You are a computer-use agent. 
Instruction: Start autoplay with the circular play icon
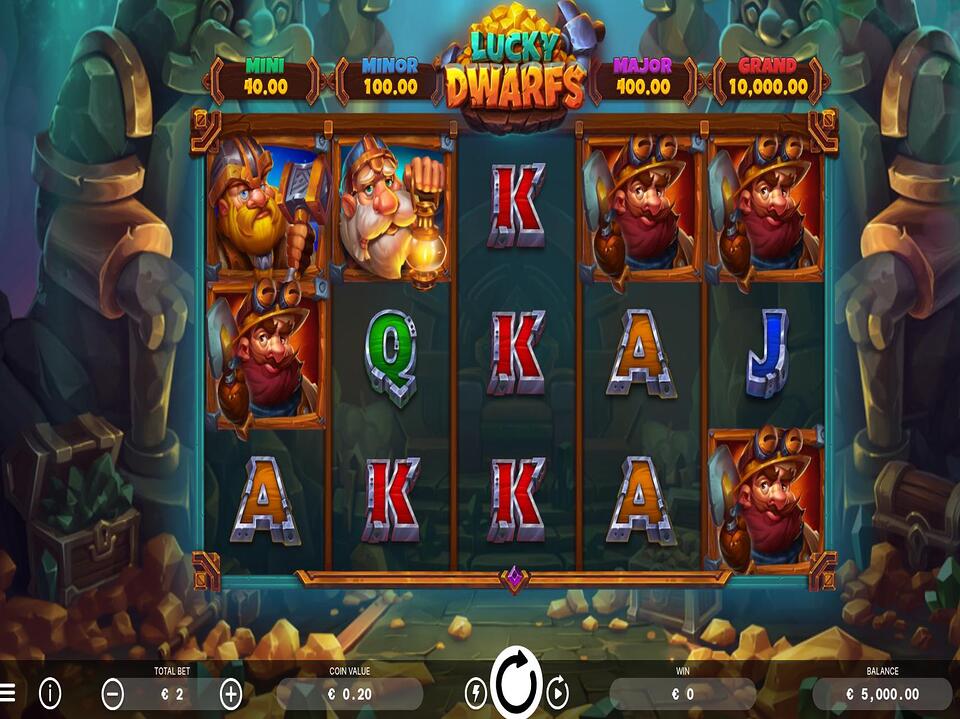(x=558, y=692)
